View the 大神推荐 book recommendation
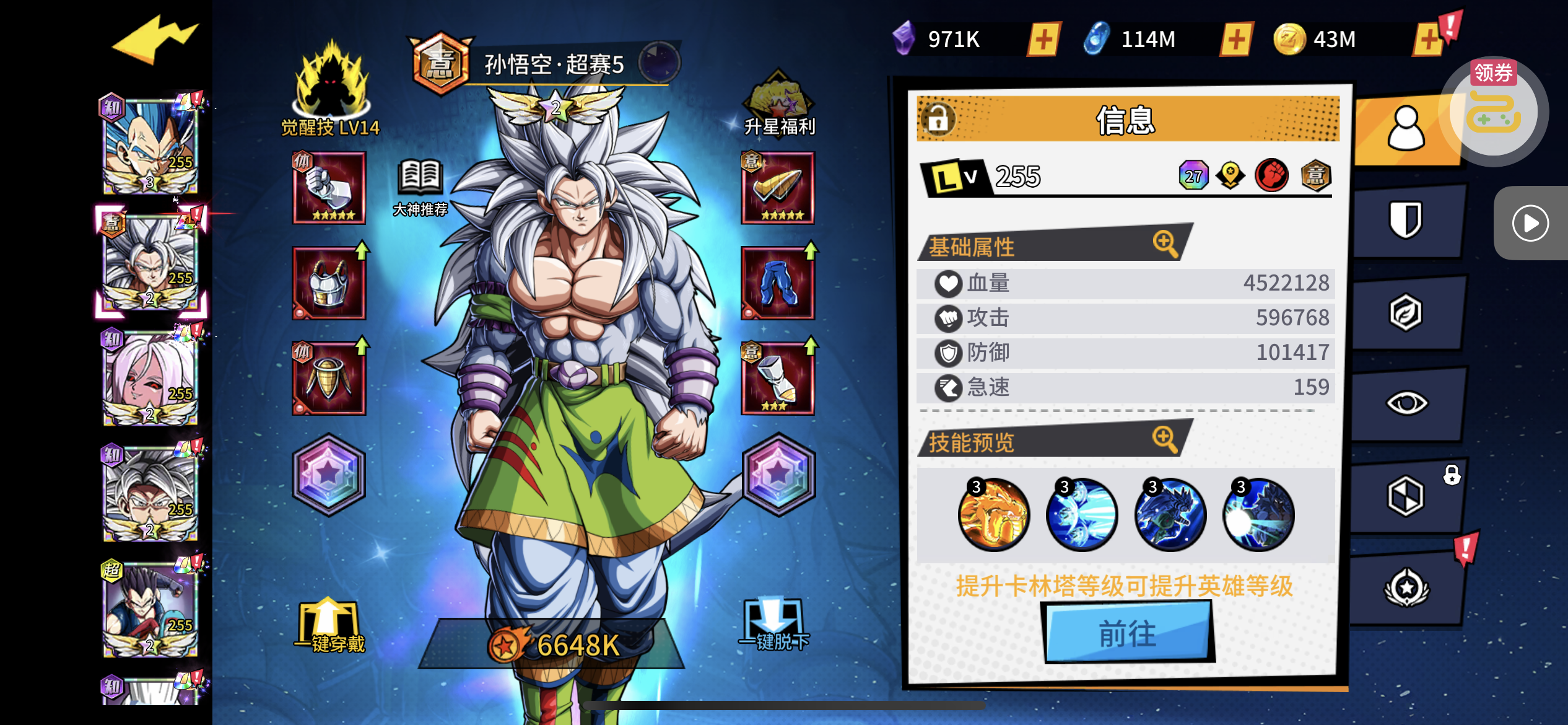This screenshot has height=725, width=1568. point(420,187)
